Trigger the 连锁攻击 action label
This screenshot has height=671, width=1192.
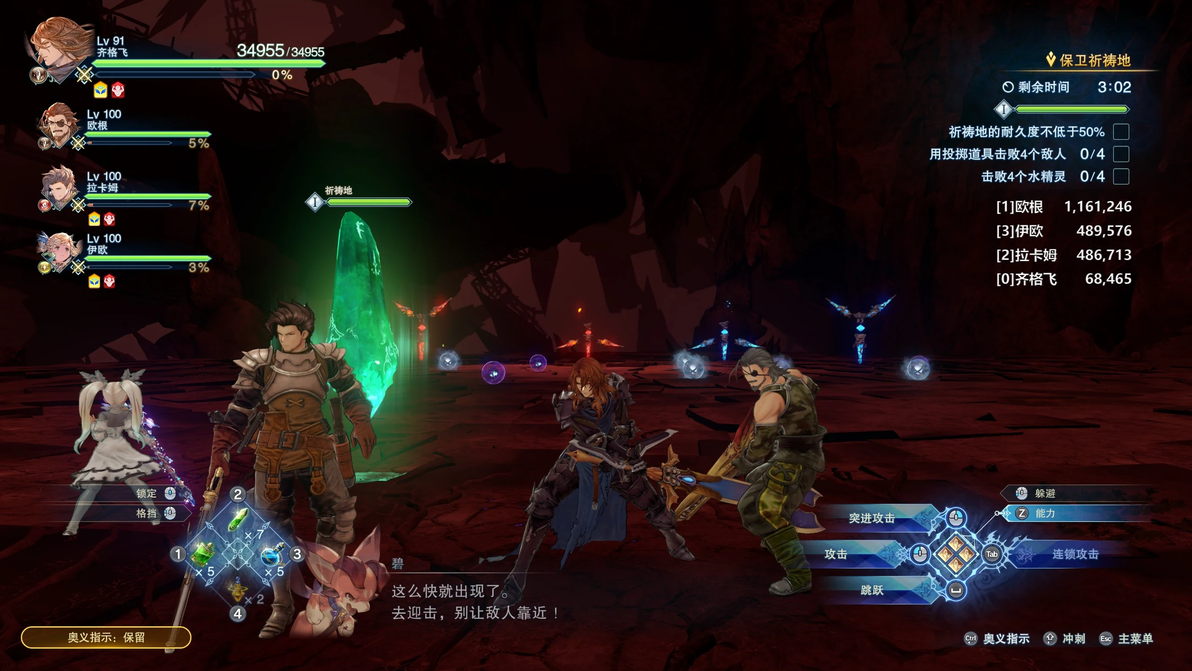coord(1075,553)
